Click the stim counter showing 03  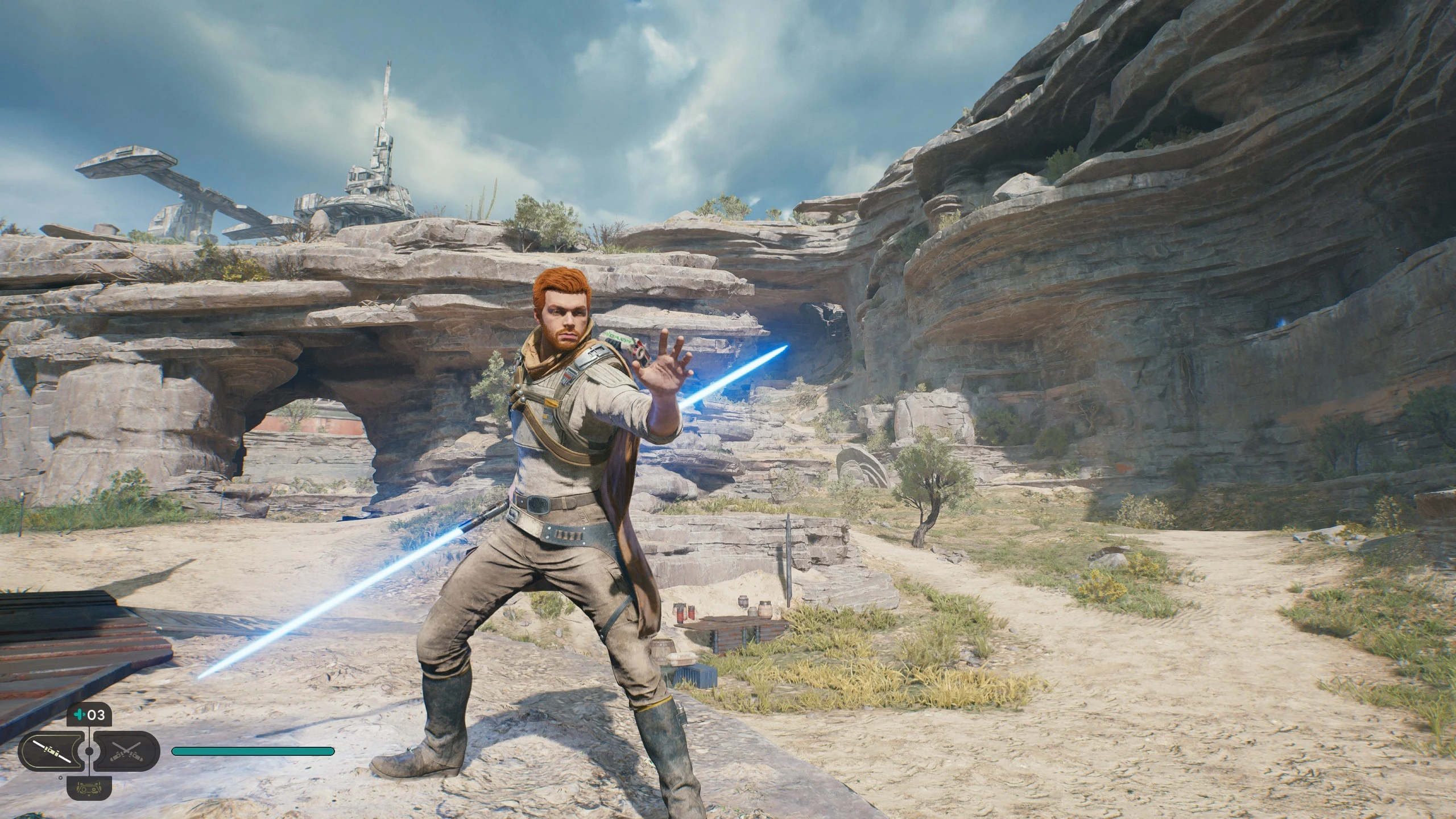point(96,716)
